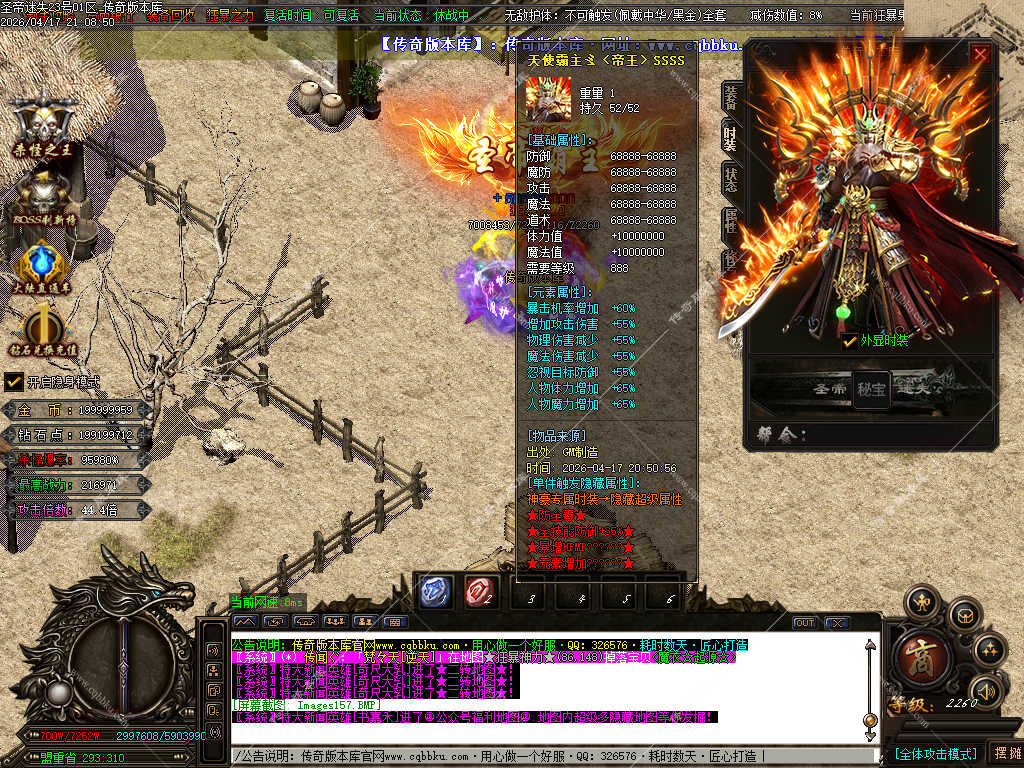
Task: Click the 秘宝 treasure button
Action: 871,388
